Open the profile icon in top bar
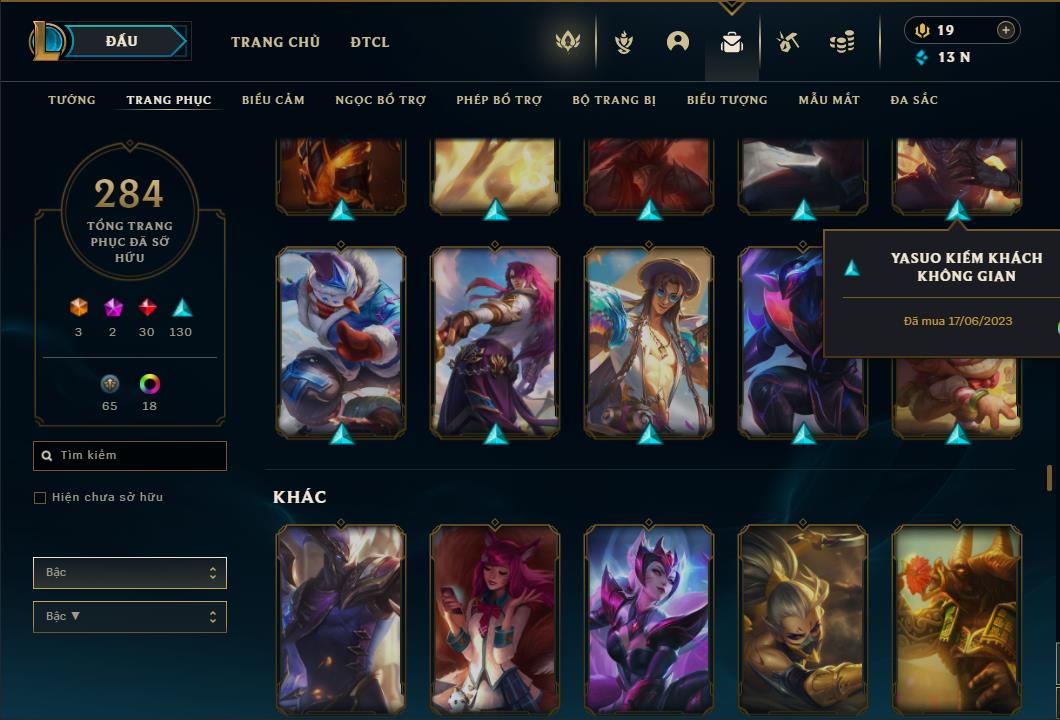Screen dimensions: 1060x720 pos(678,42)
